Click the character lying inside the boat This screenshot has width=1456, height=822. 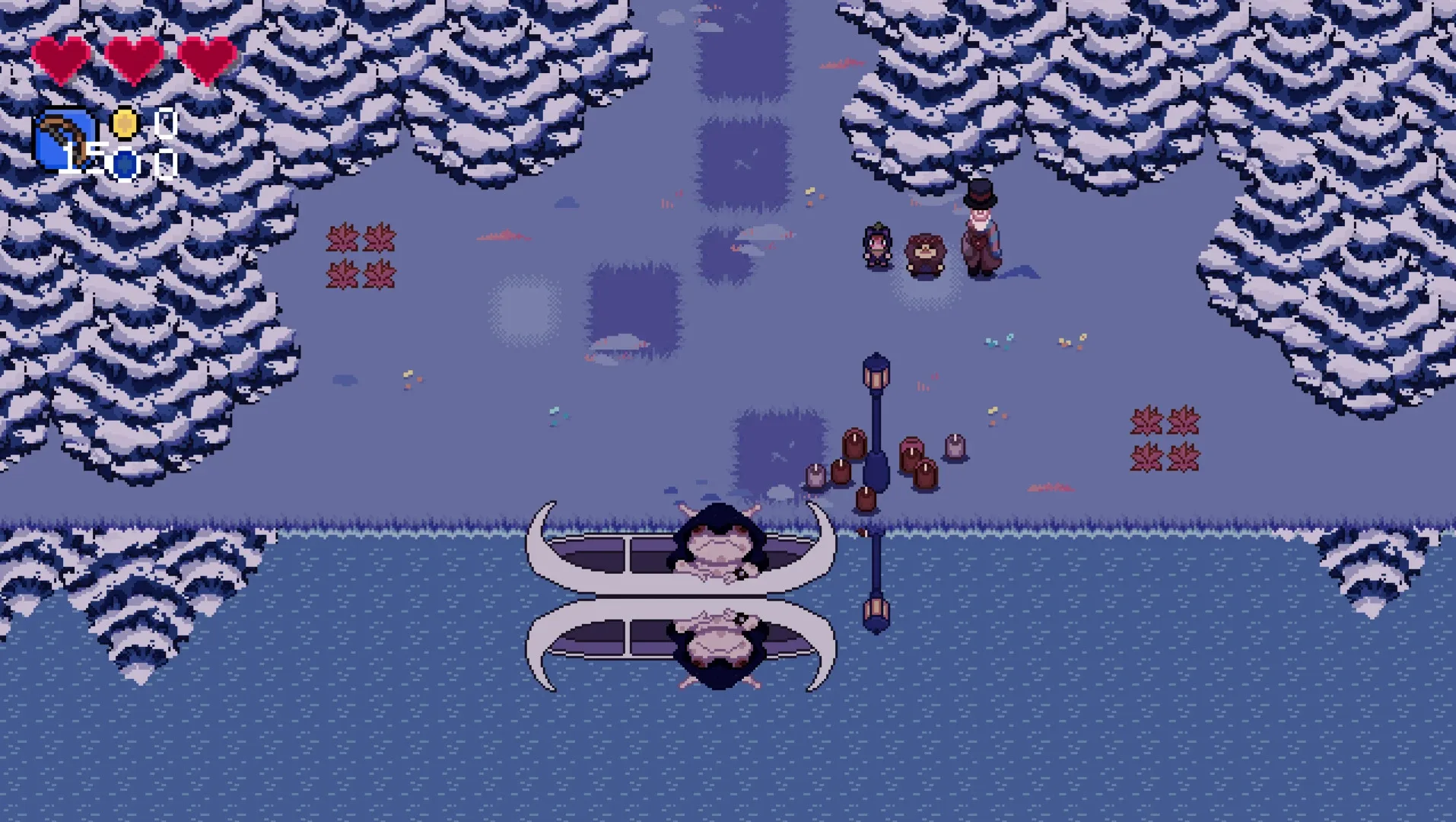tap(715, 544)
